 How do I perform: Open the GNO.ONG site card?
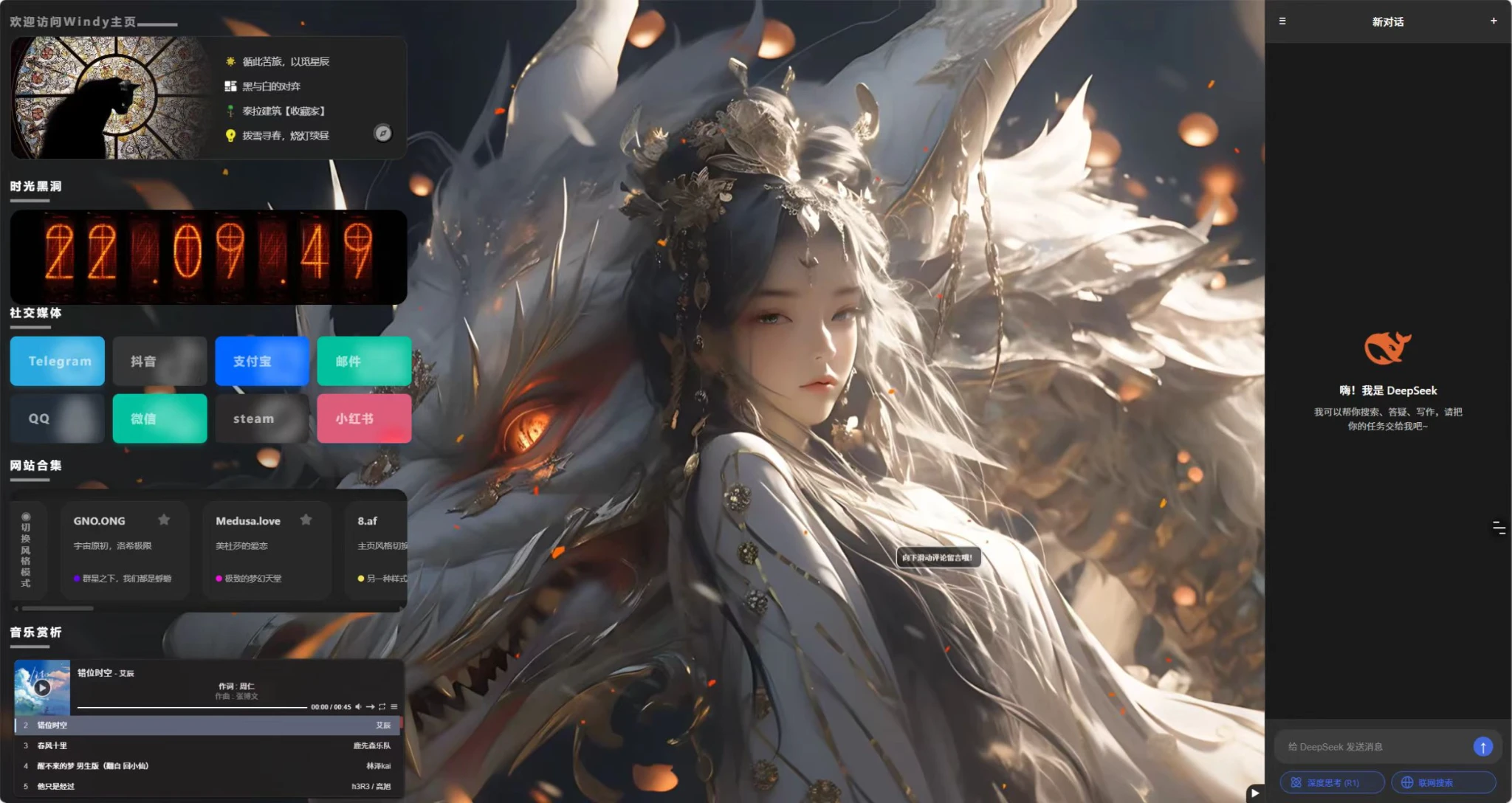124,548
